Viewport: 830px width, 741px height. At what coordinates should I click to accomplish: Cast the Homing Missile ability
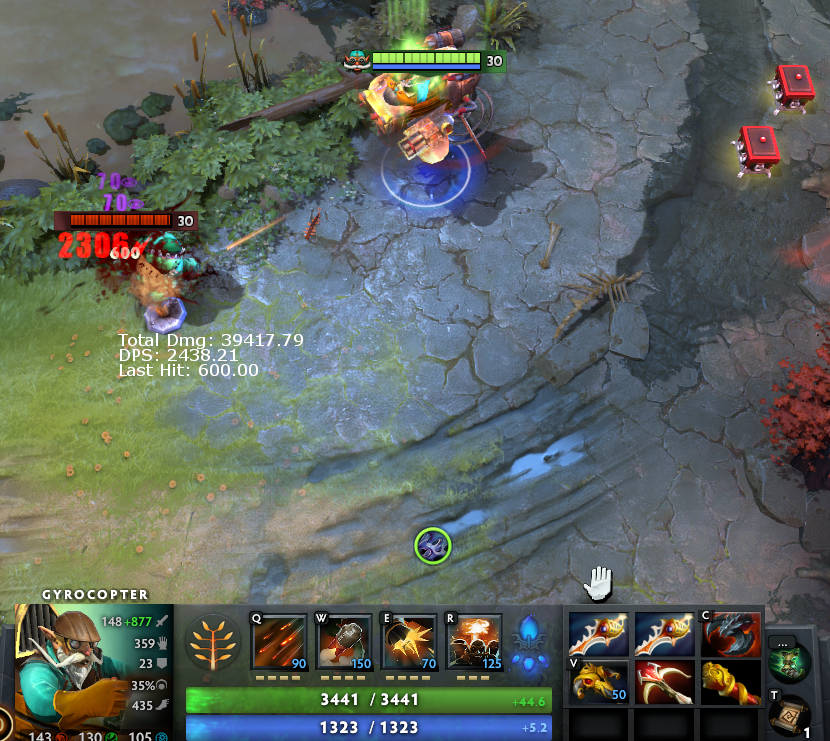[344, 641]
